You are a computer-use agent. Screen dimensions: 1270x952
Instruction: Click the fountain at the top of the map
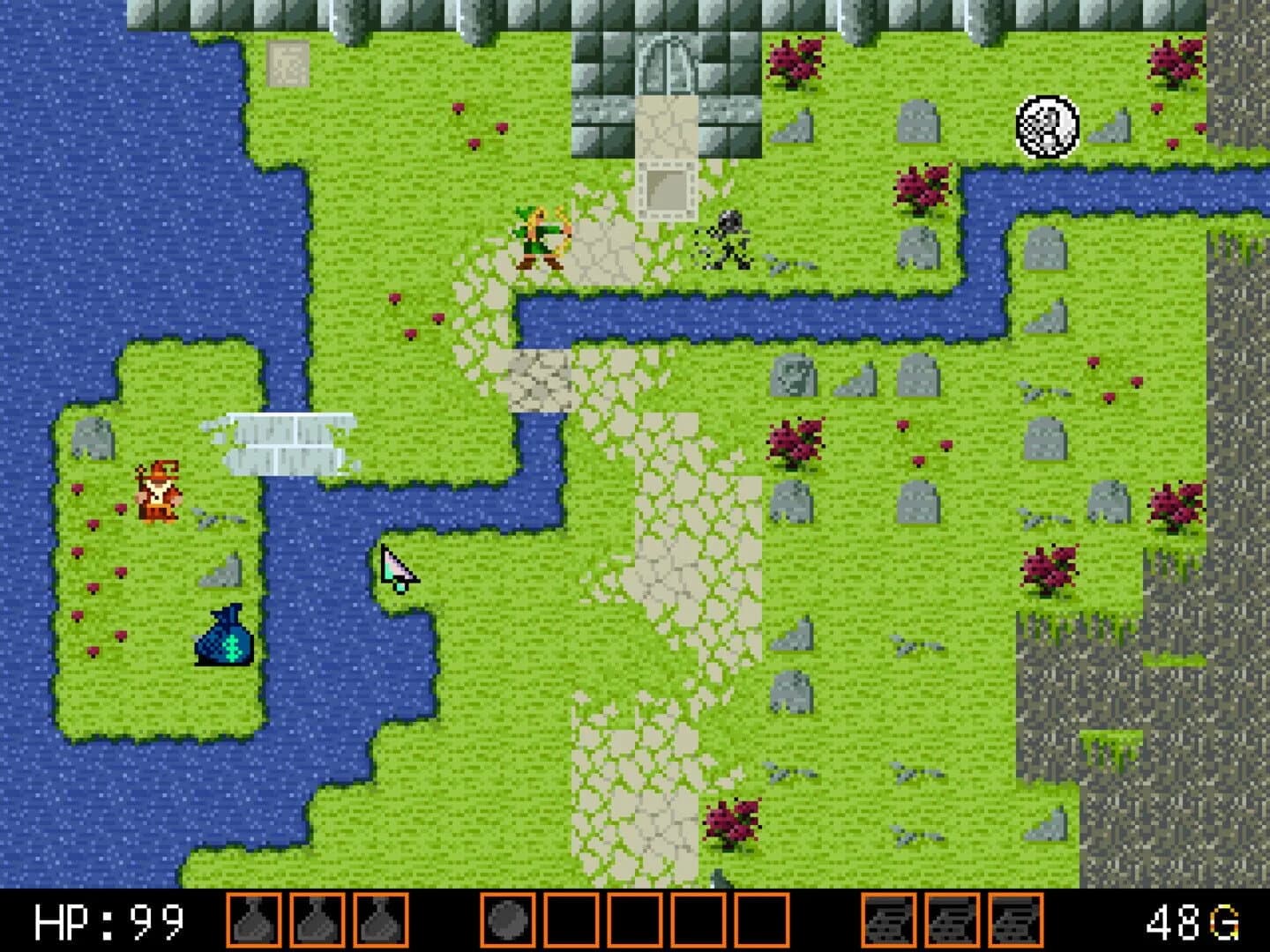pos(668,66)
